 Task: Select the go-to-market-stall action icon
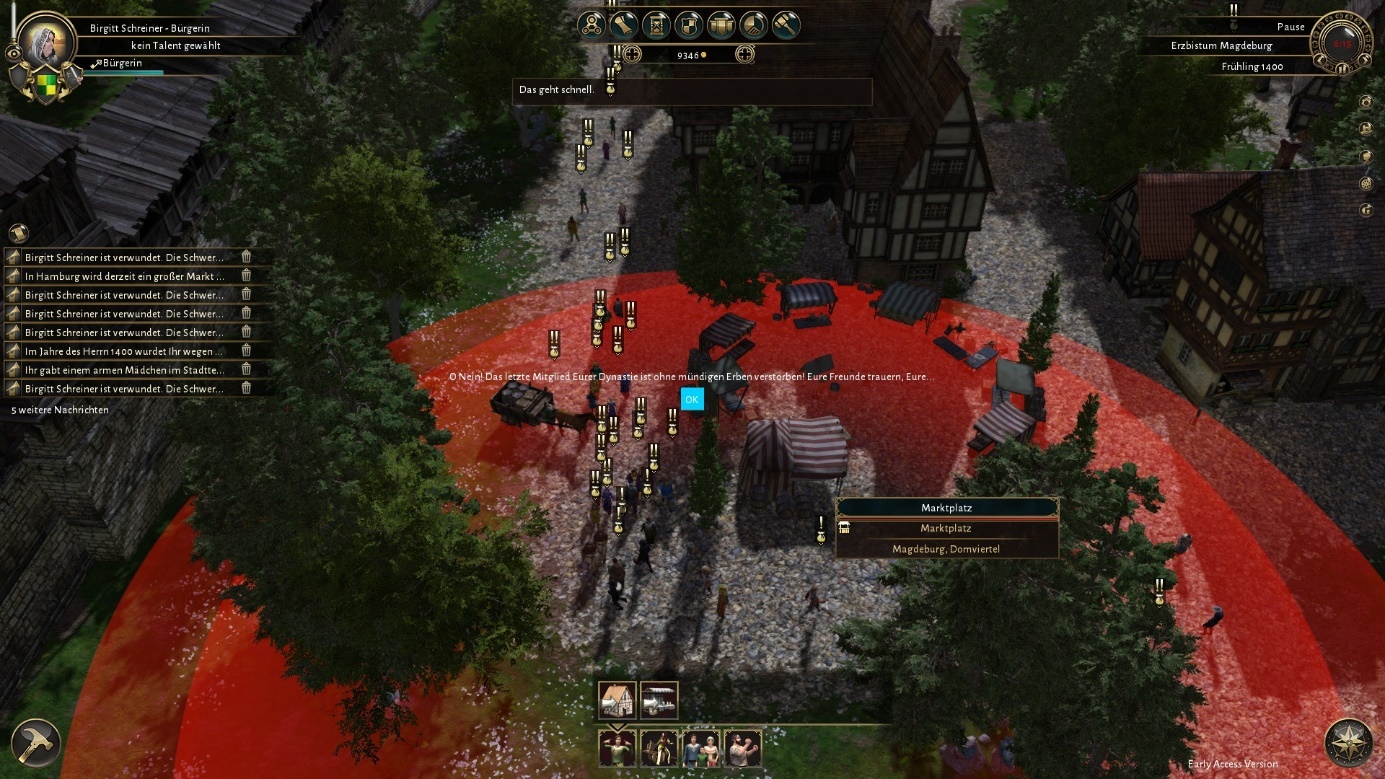point(659,700)
